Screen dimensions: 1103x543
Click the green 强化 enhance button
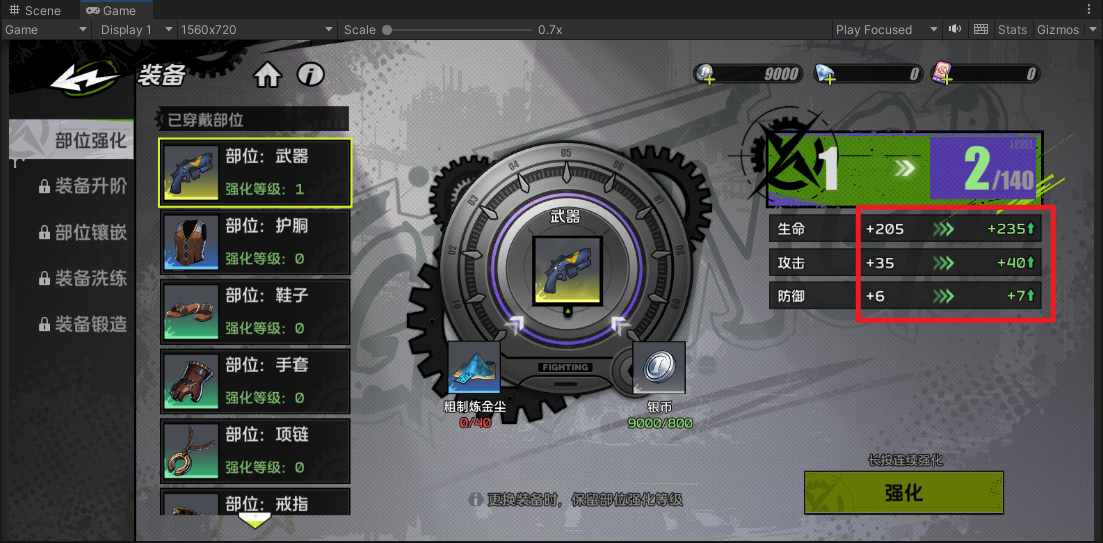tap(904, 492)
